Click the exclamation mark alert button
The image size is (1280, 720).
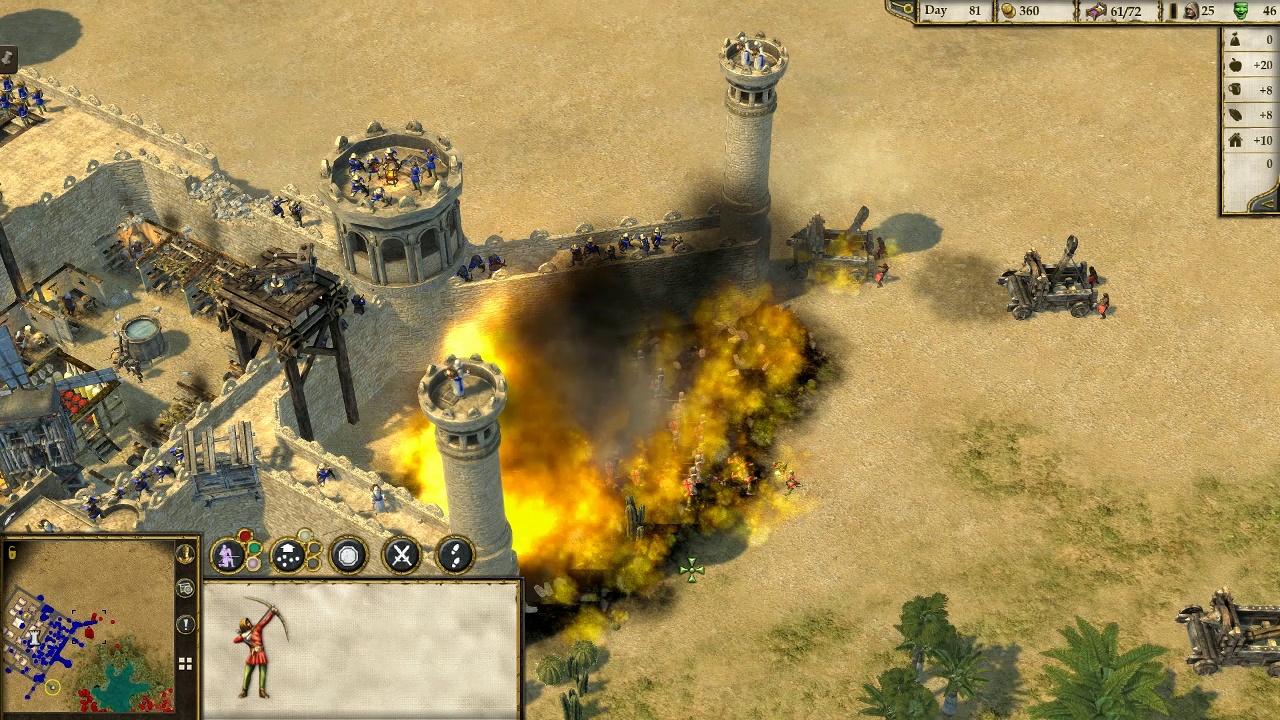(x=186, y=625)
